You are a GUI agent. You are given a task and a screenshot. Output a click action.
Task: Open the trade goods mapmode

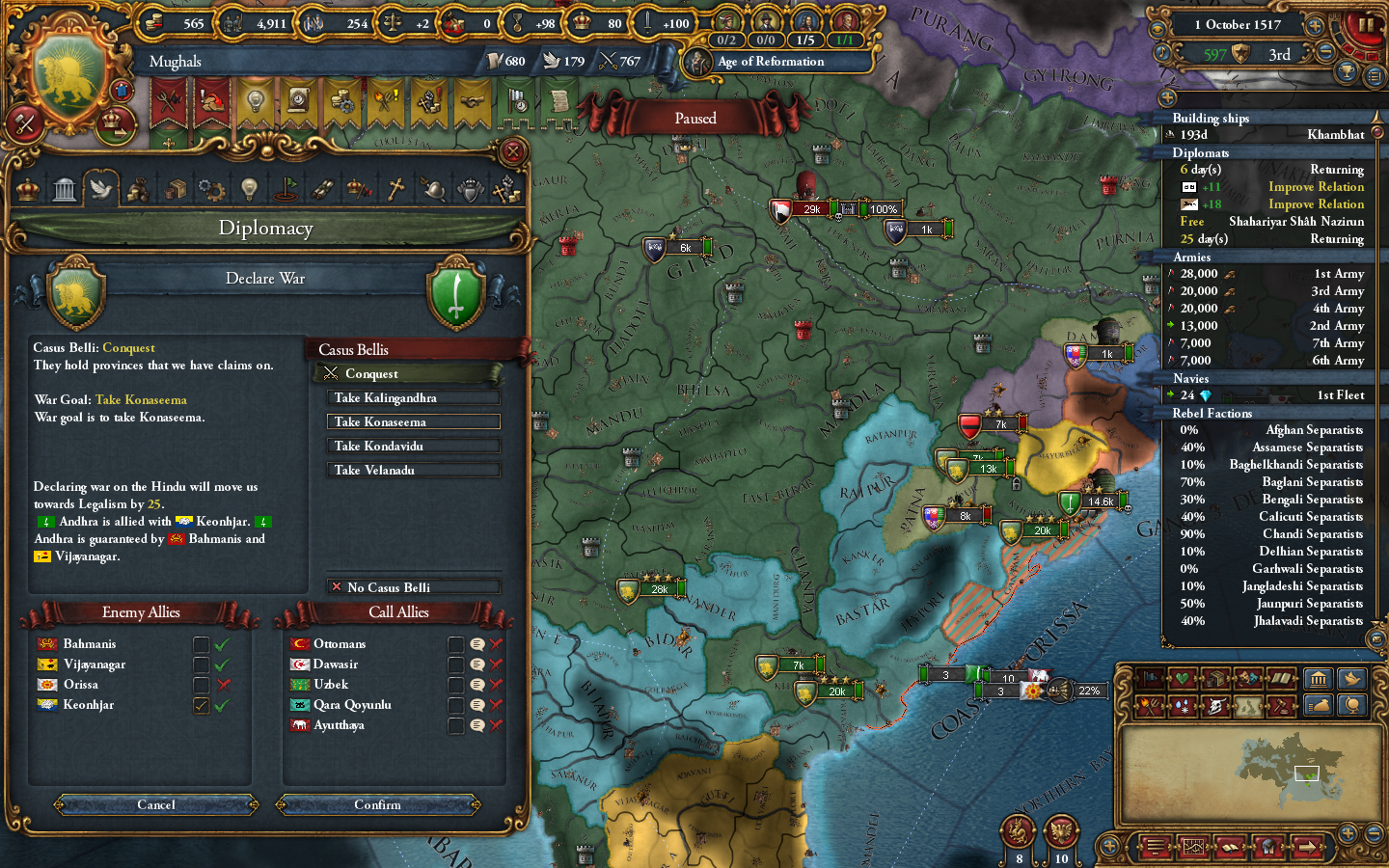tap(1215, 678)
